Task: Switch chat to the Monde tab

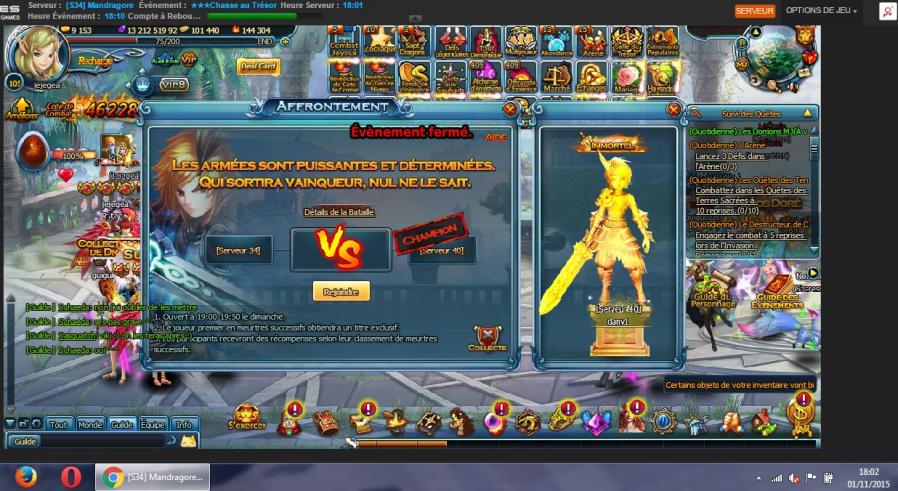Action: point(90,424)
